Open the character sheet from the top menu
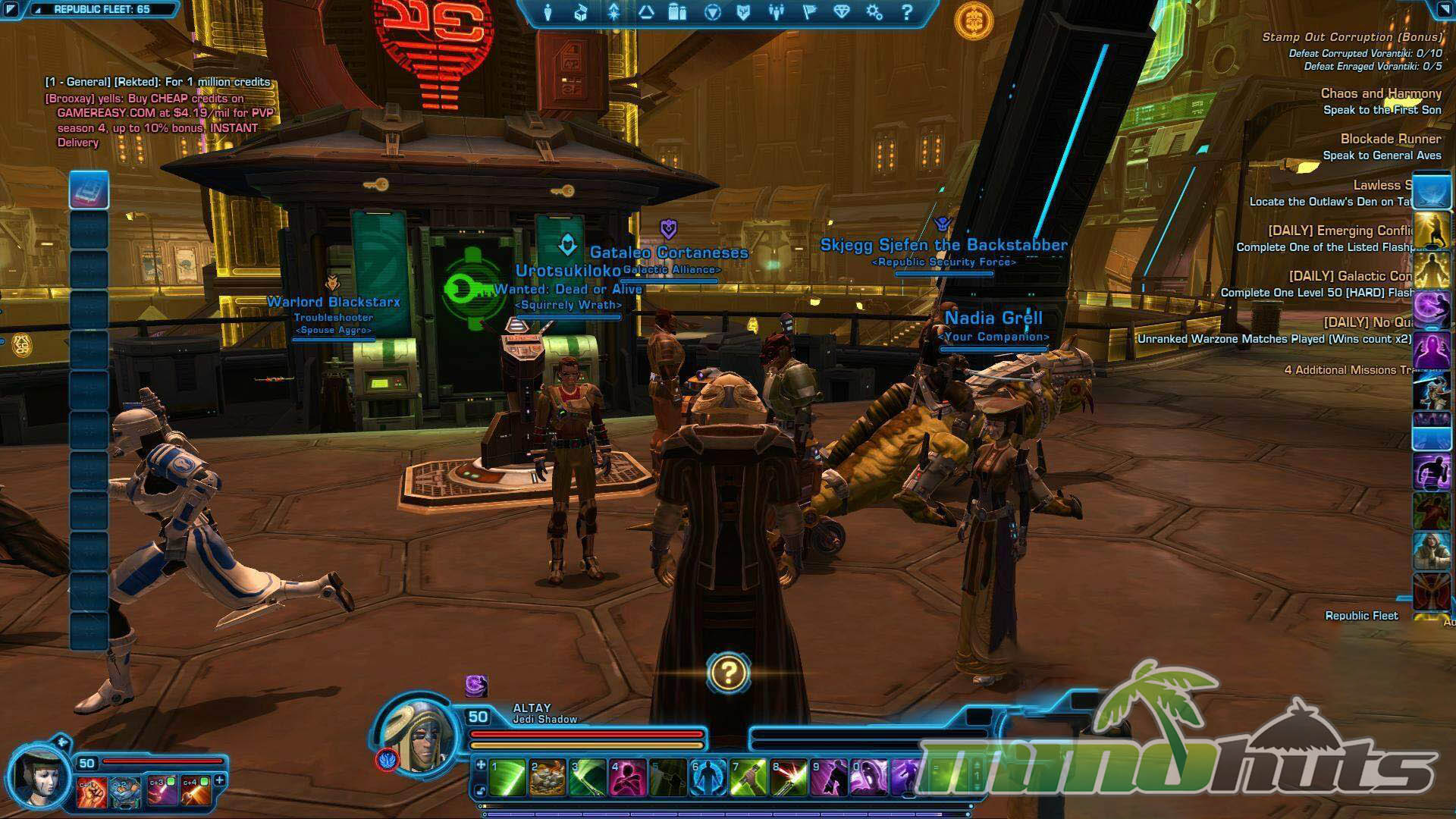This screenshot has width=1456, height=819. pos(548,13)
